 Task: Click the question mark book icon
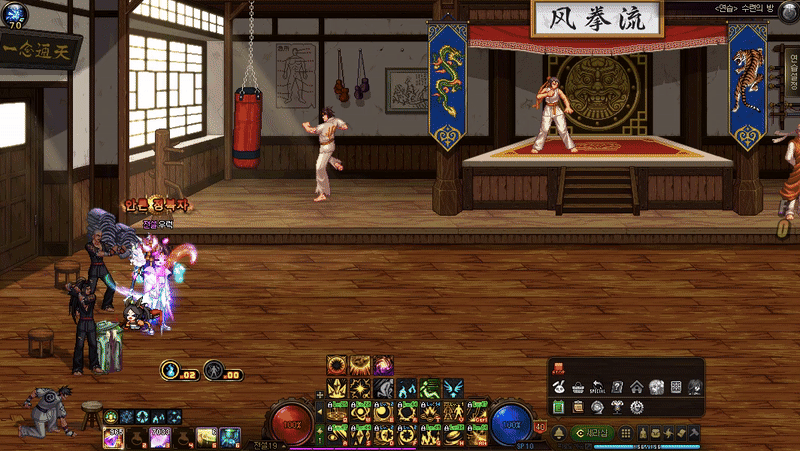coord(617,387)
